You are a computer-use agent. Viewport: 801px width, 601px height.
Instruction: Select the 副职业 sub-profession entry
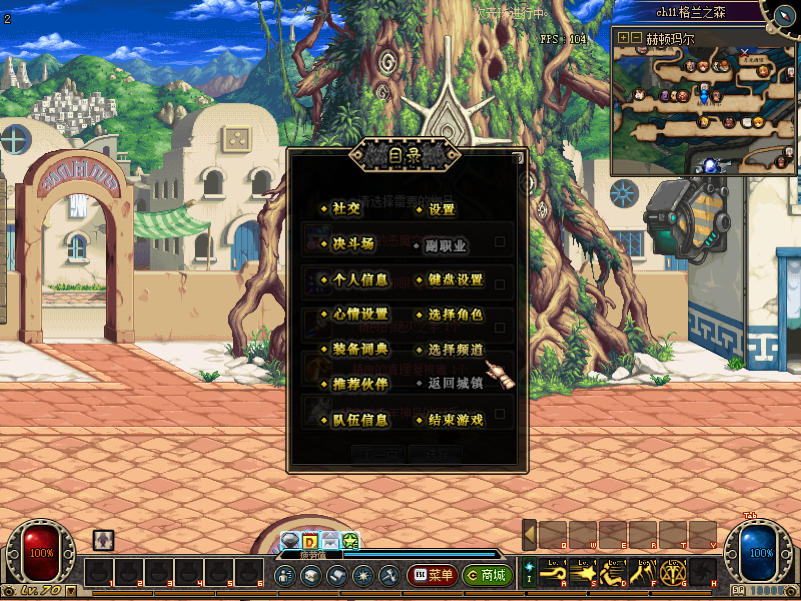pos(446,245)
